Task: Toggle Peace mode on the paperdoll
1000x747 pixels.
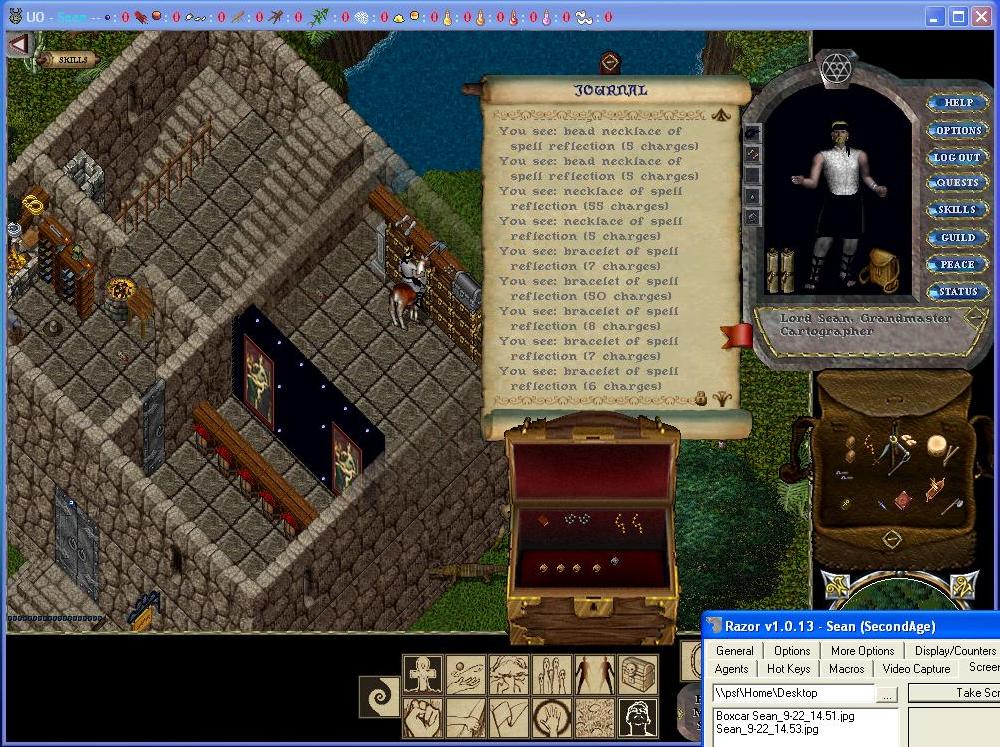Action: tap(957, 265)
